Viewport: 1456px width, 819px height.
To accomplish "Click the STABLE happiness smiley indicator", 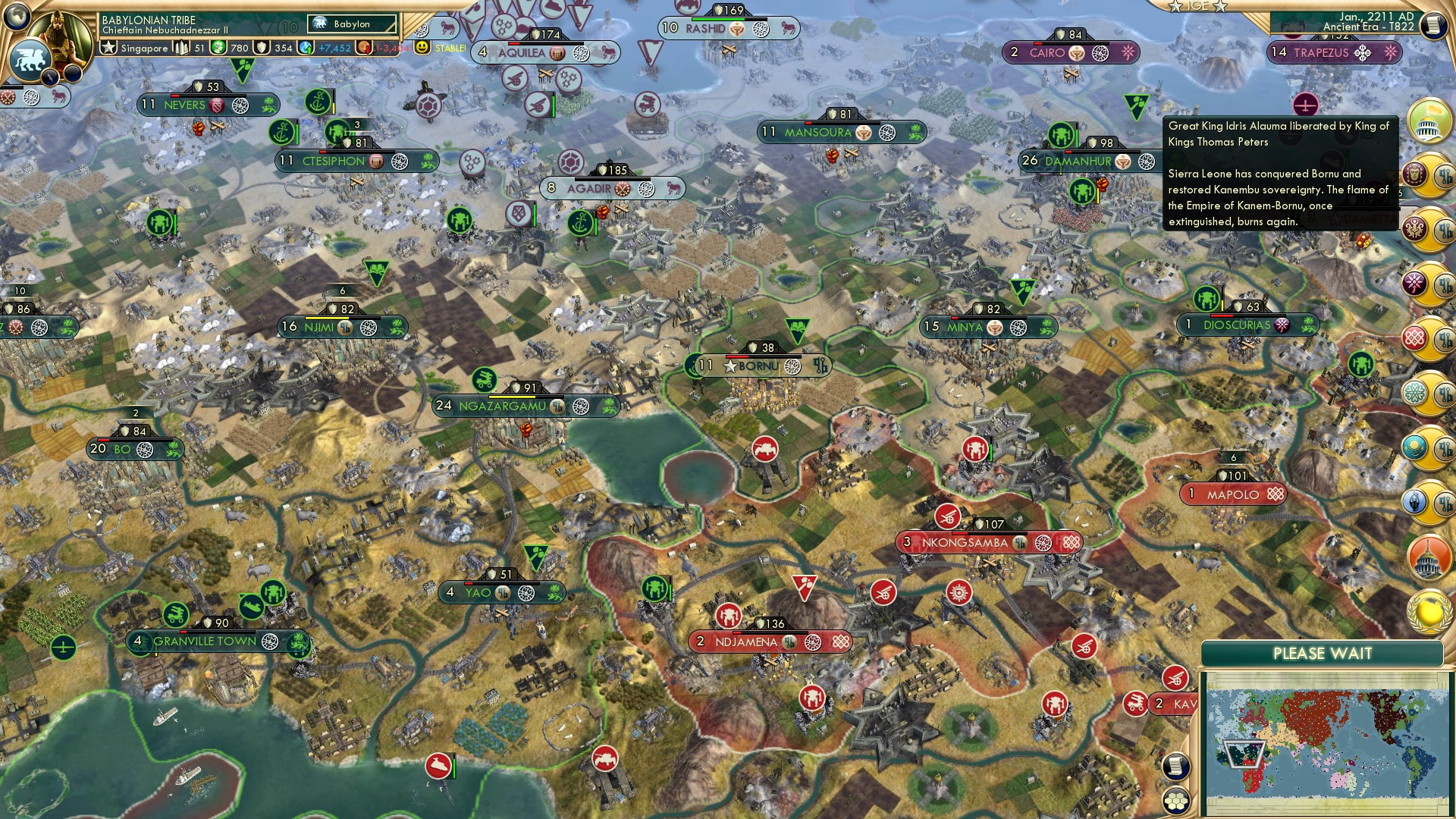I will tap(420, 48).
